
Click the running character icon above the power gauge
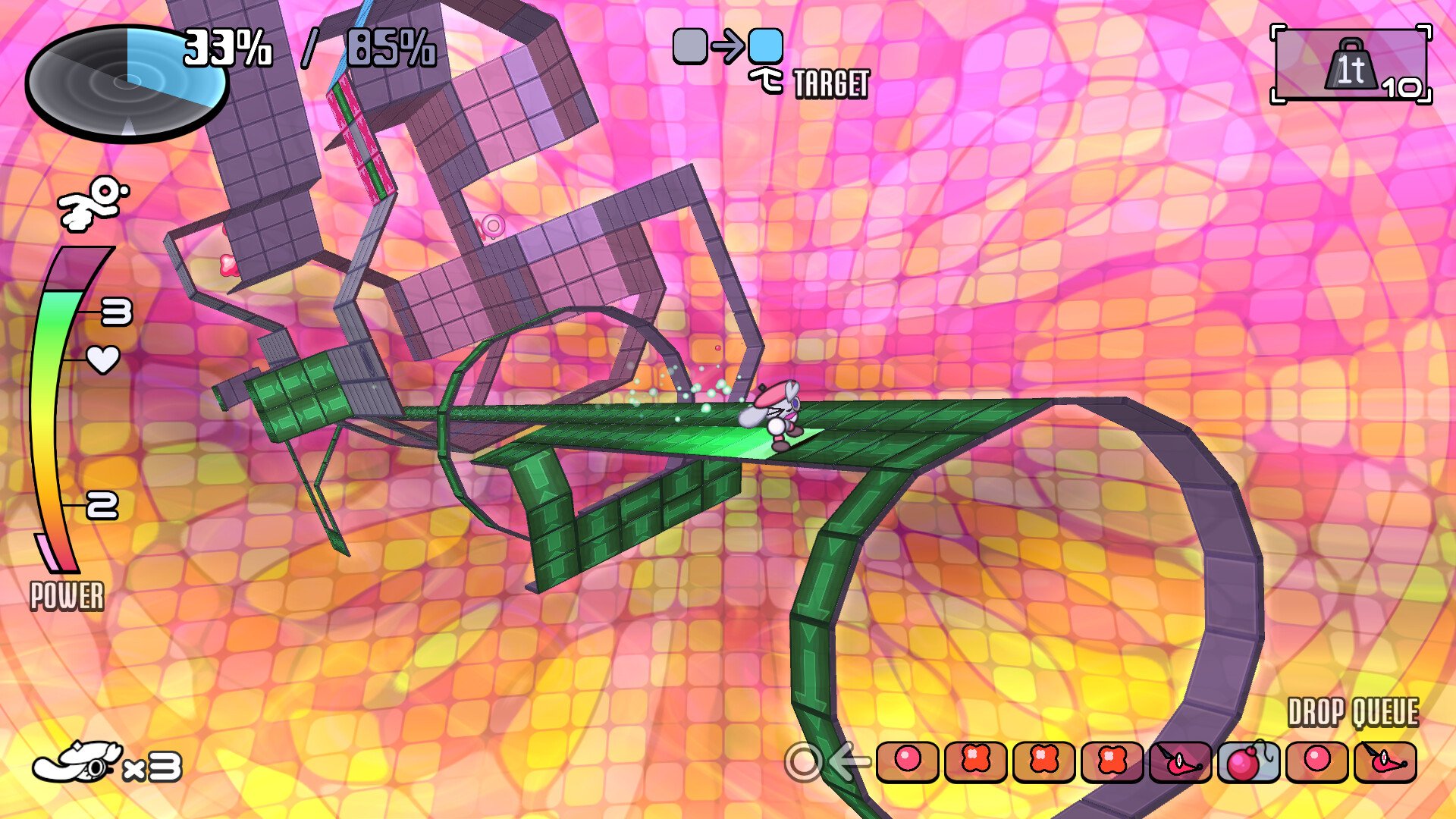point(93,202)
